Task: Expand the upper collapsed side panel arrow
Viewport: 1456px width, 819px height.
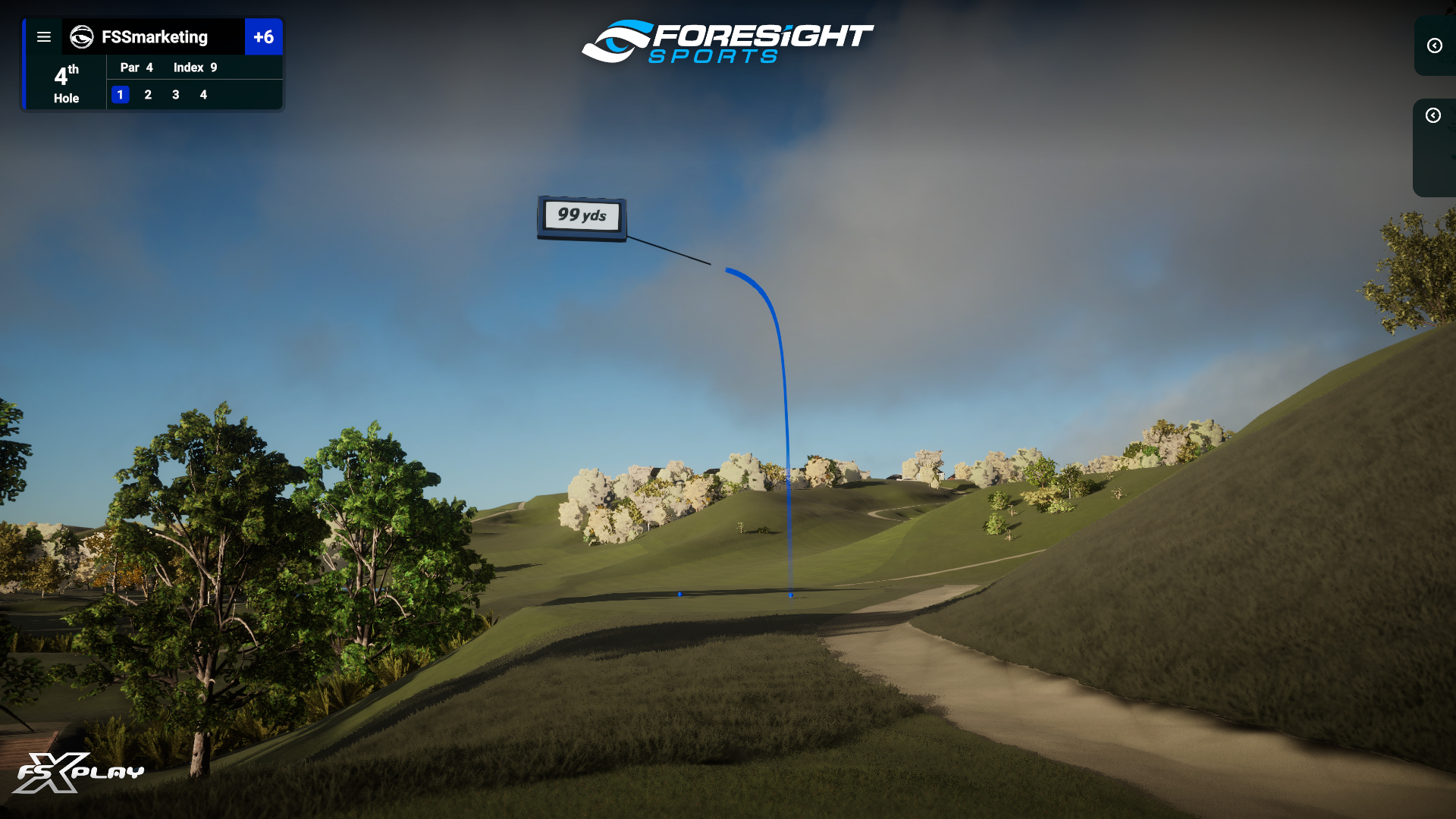Action: click(1434, 45)
